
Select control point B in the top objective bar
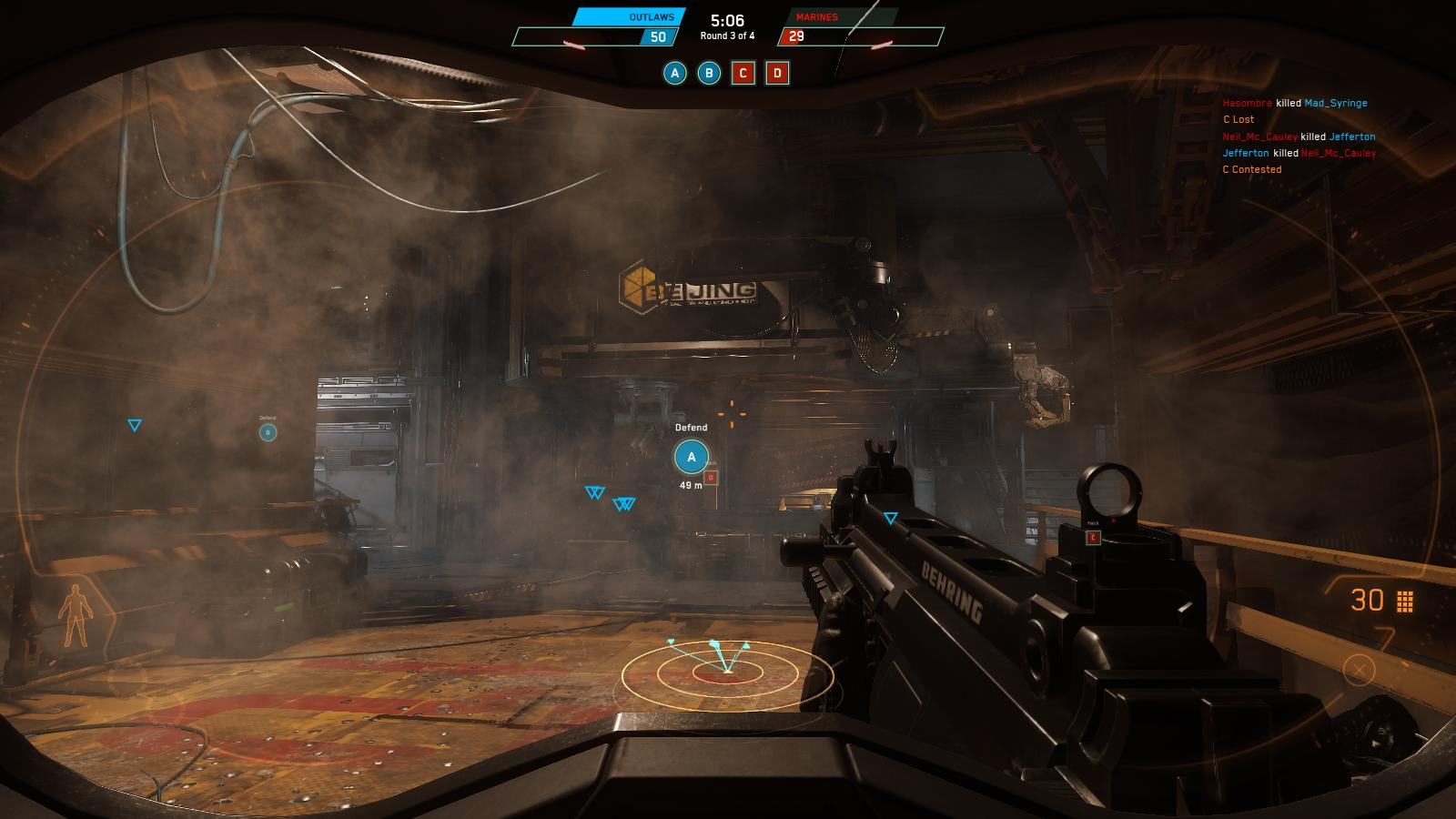pyautogui.click(x=709, y=74)
